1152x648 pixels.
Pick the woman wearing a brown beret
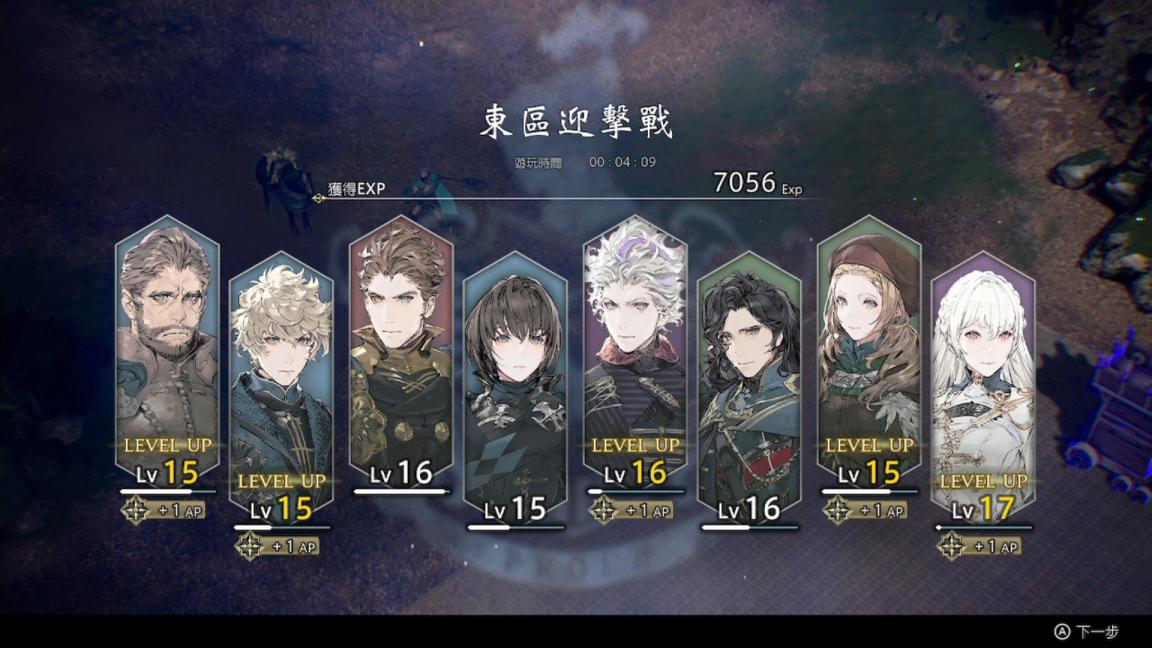pos(868,340)
